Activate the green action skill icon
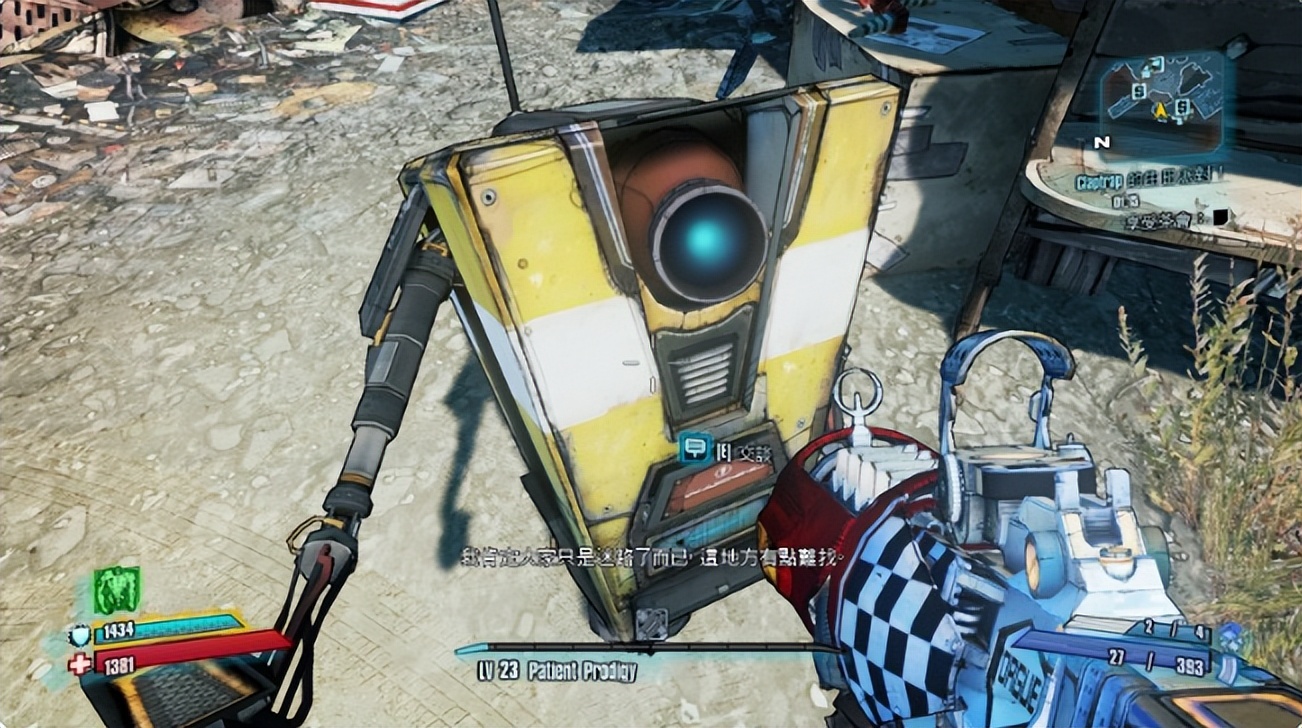This screenshot has width=1302, height=728. 116,590
